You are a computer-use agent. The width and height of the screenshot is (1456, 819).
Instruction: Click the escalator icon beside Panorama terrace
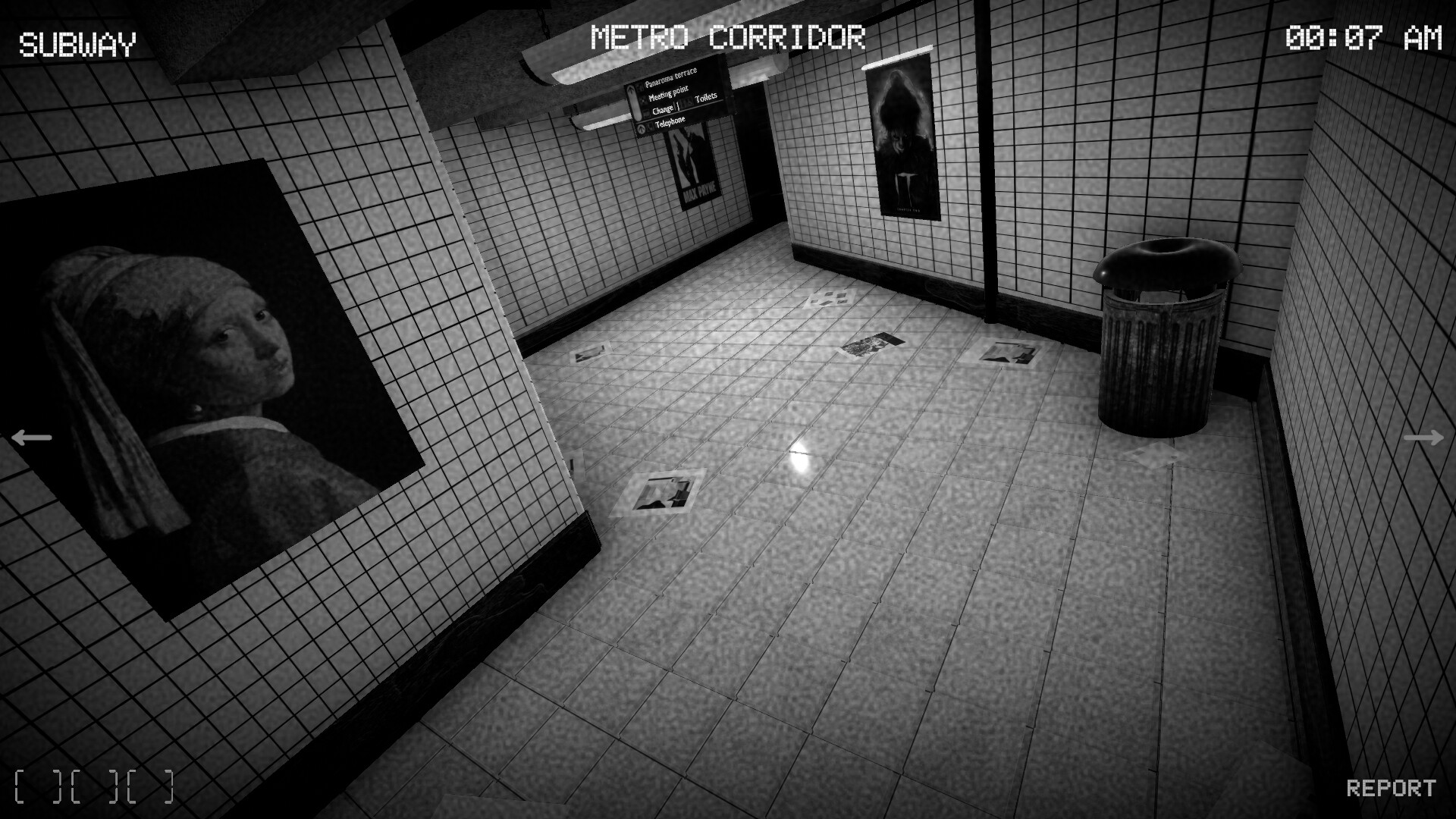coord(639,86)
